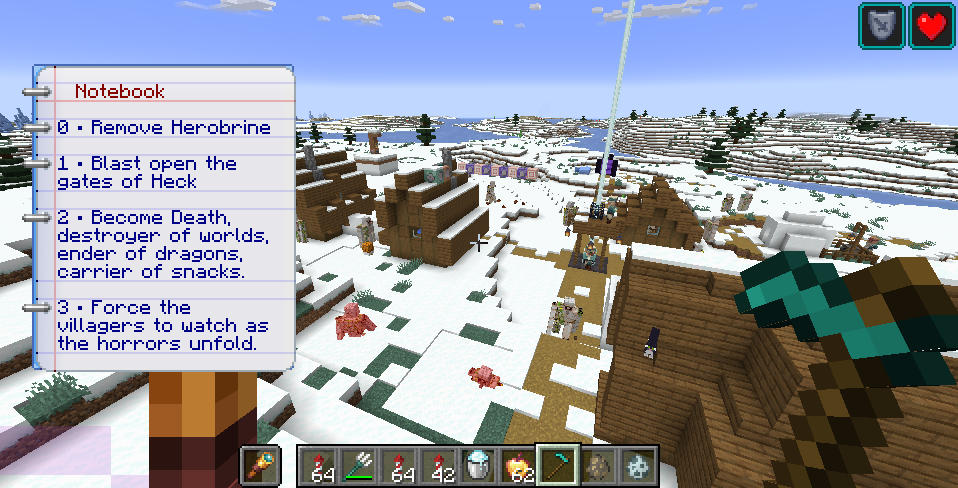The height and width of the screenshot is (488, 958).
Task: Click the red heart status effect icon
Action: coord(932,25)
